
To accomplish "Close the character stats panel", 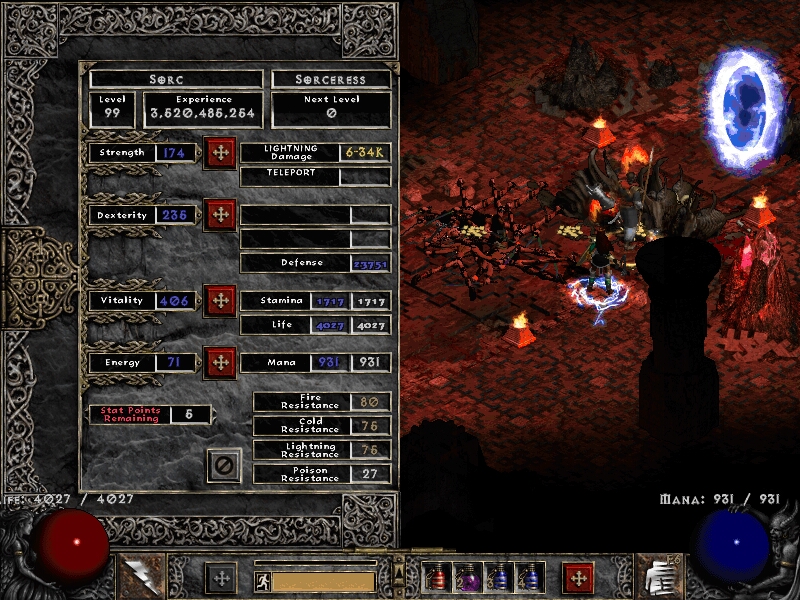I will pos(225,465).
